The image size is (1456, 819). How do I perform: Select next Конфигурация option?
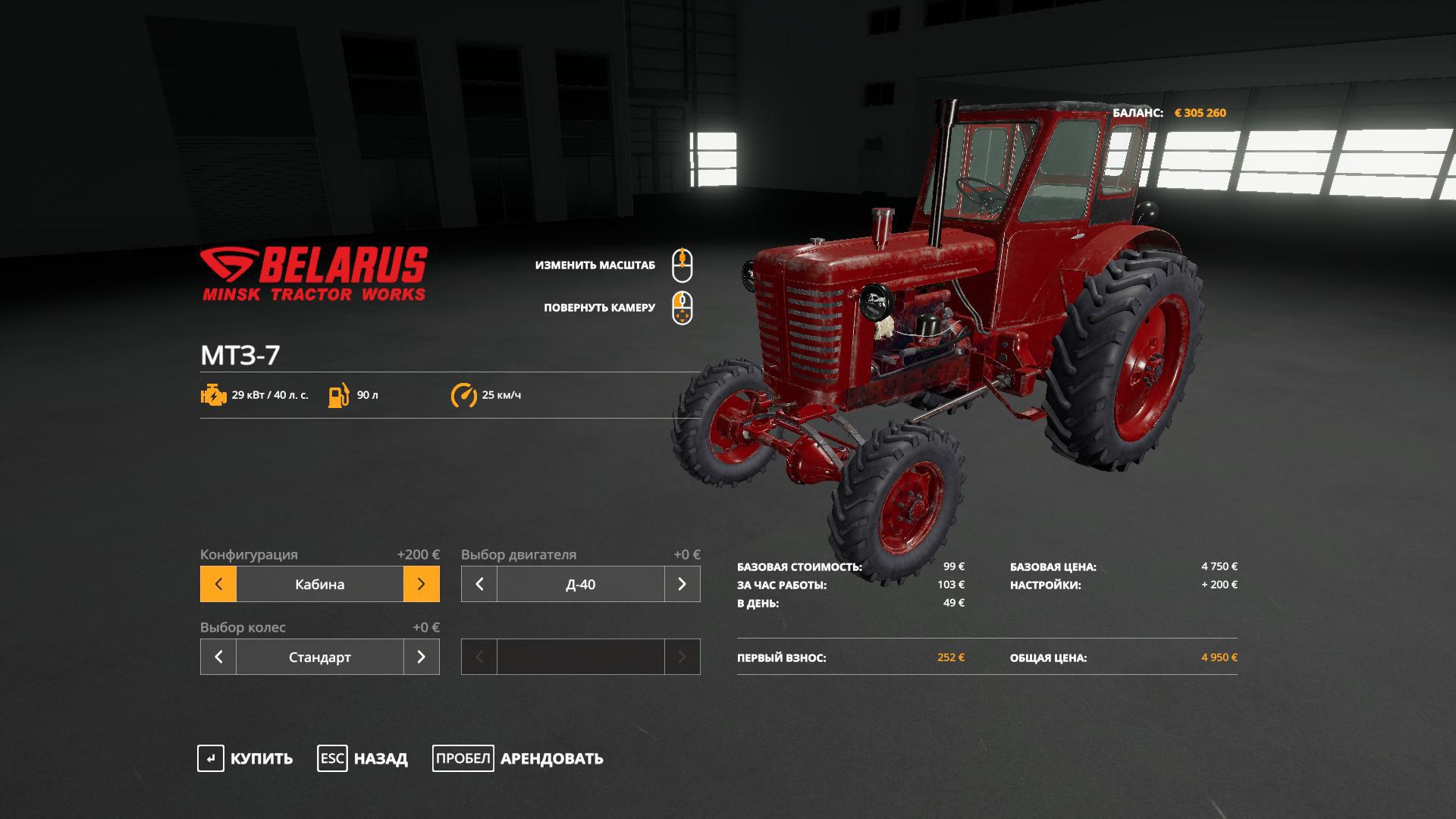point(422,584)
